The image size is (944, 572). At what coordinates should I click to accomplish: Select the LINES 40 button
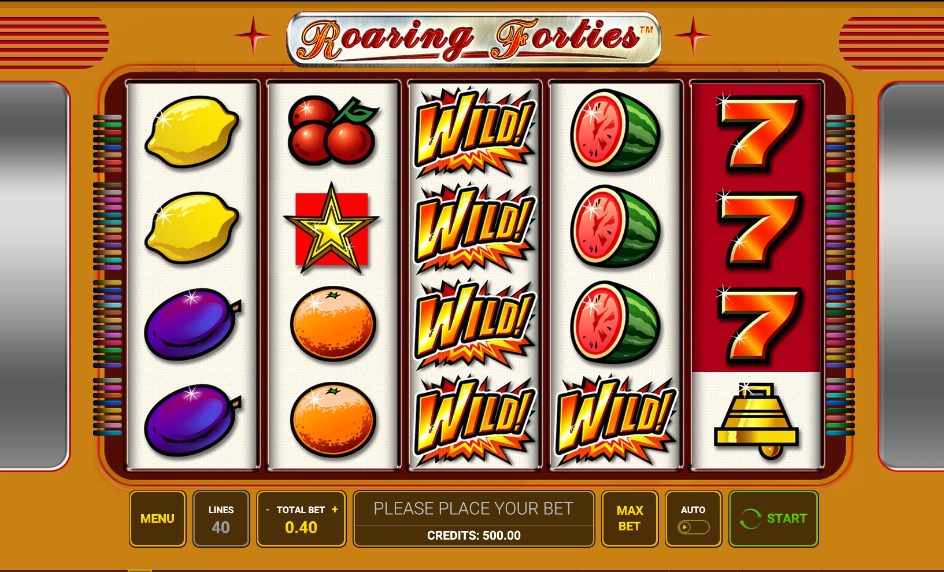point(221,519)
